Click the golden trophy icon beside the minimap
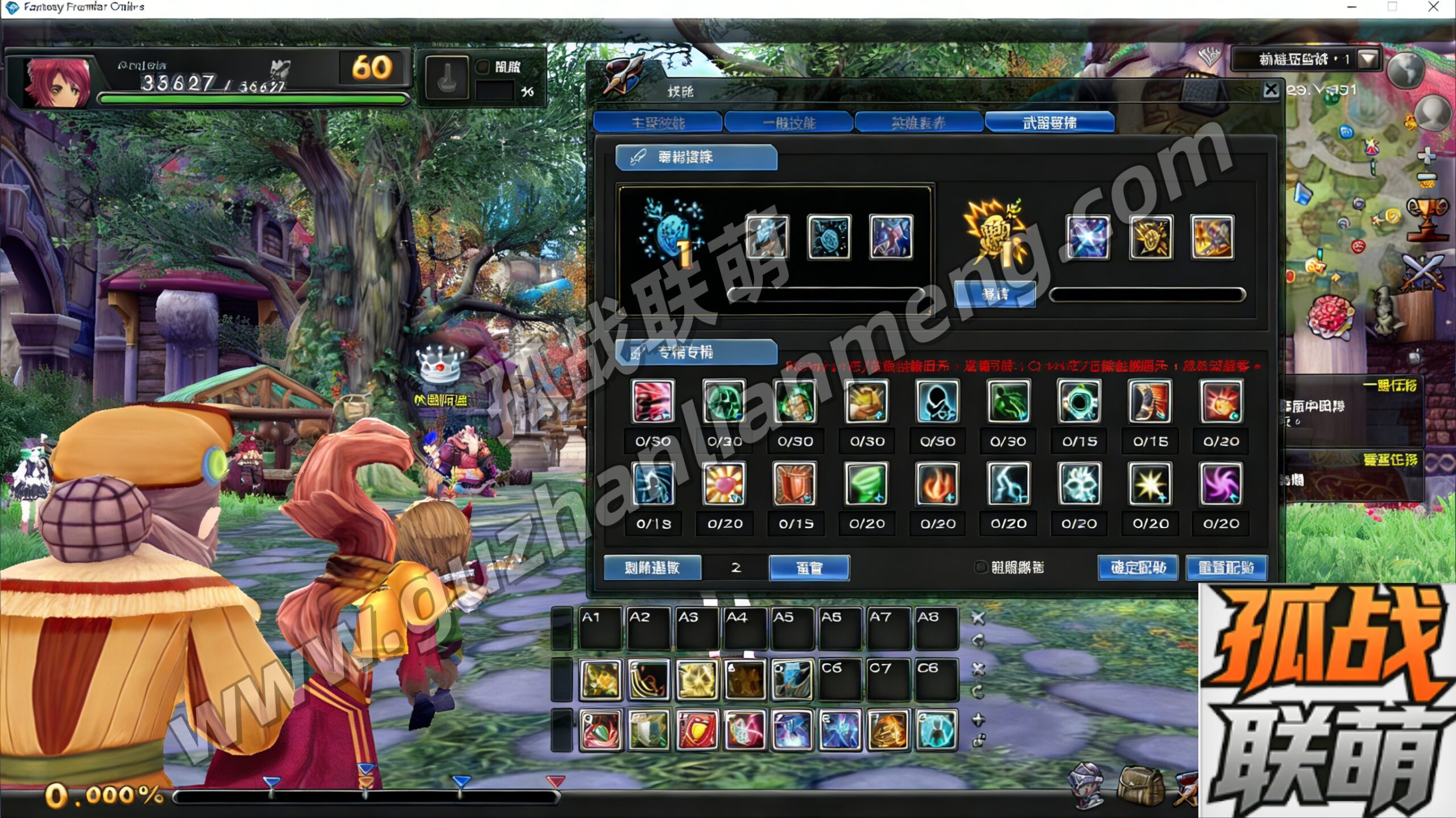The height and width of the screenshot is (818, 1456). pyautogui.click(x=1428, y=217)
